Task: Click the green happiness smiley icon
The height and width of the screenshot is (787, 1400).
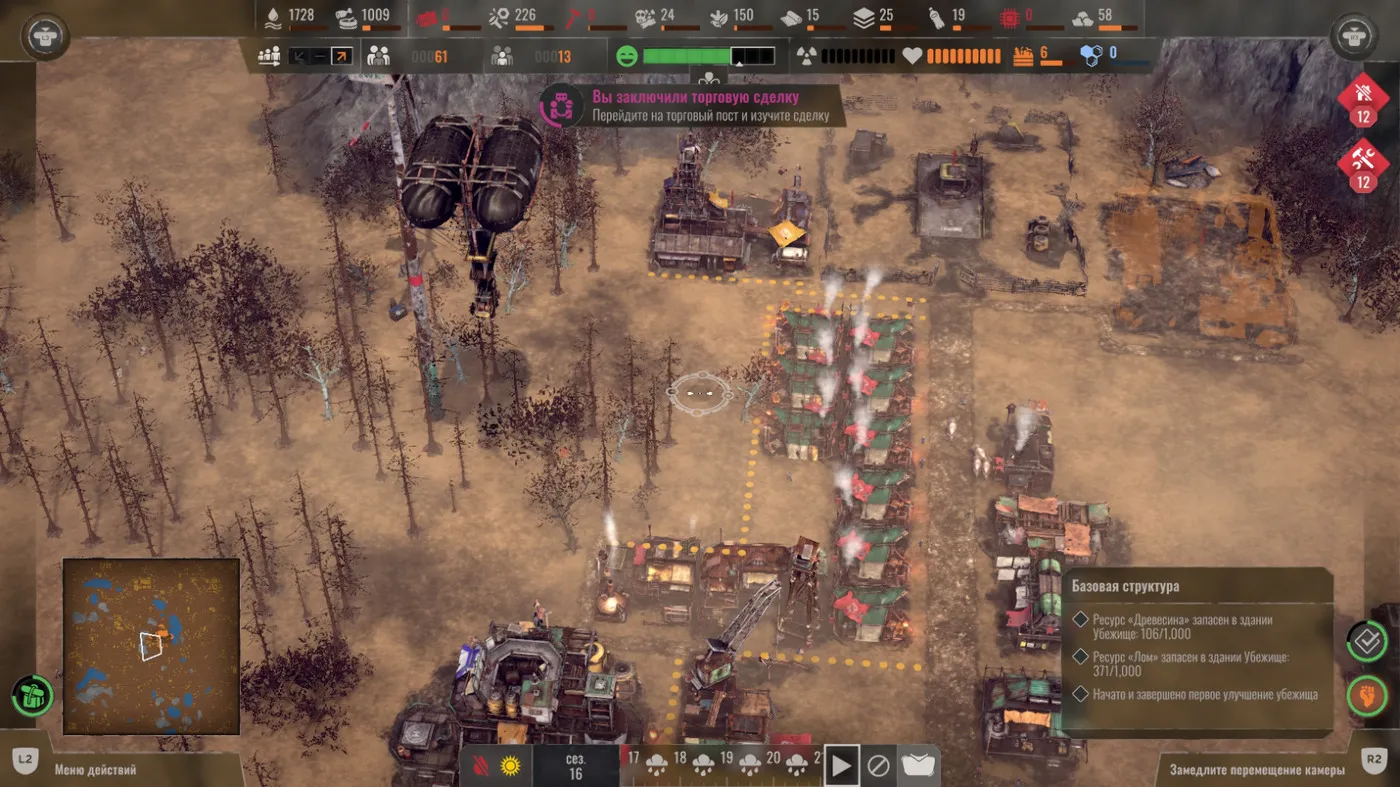Action: tap(627, 56)
